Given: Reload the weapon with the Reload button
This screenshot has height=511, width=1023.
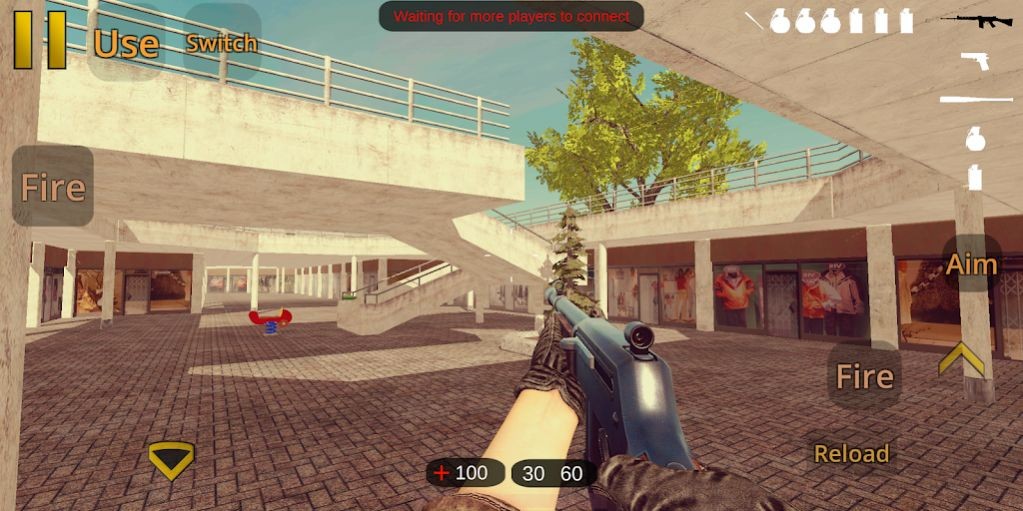Looking at the screenshot, I should pos(851,453).
